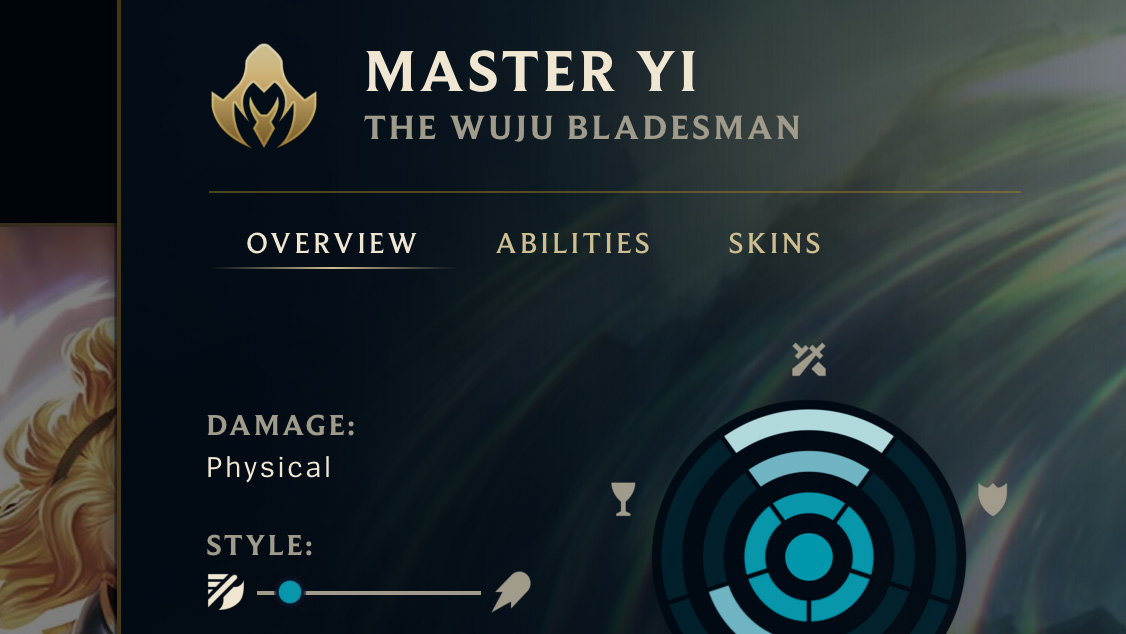This screenshot has width=1126, height=634.
Task: Open the Abilities tab
Action: pyautogui.click(x=573, y=243)
